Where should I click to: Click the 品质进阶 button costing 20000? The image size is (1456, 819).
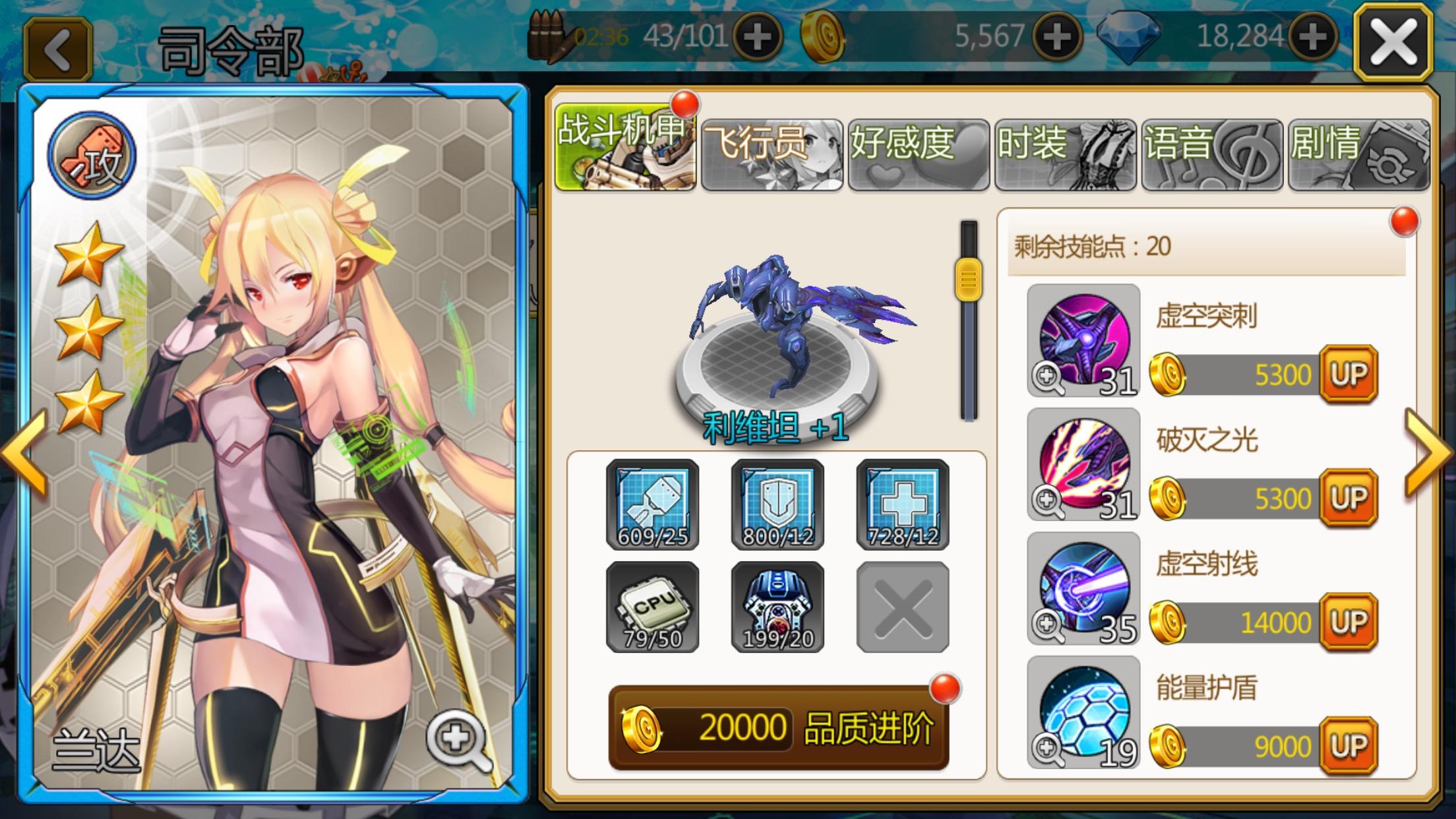(778, 727)
